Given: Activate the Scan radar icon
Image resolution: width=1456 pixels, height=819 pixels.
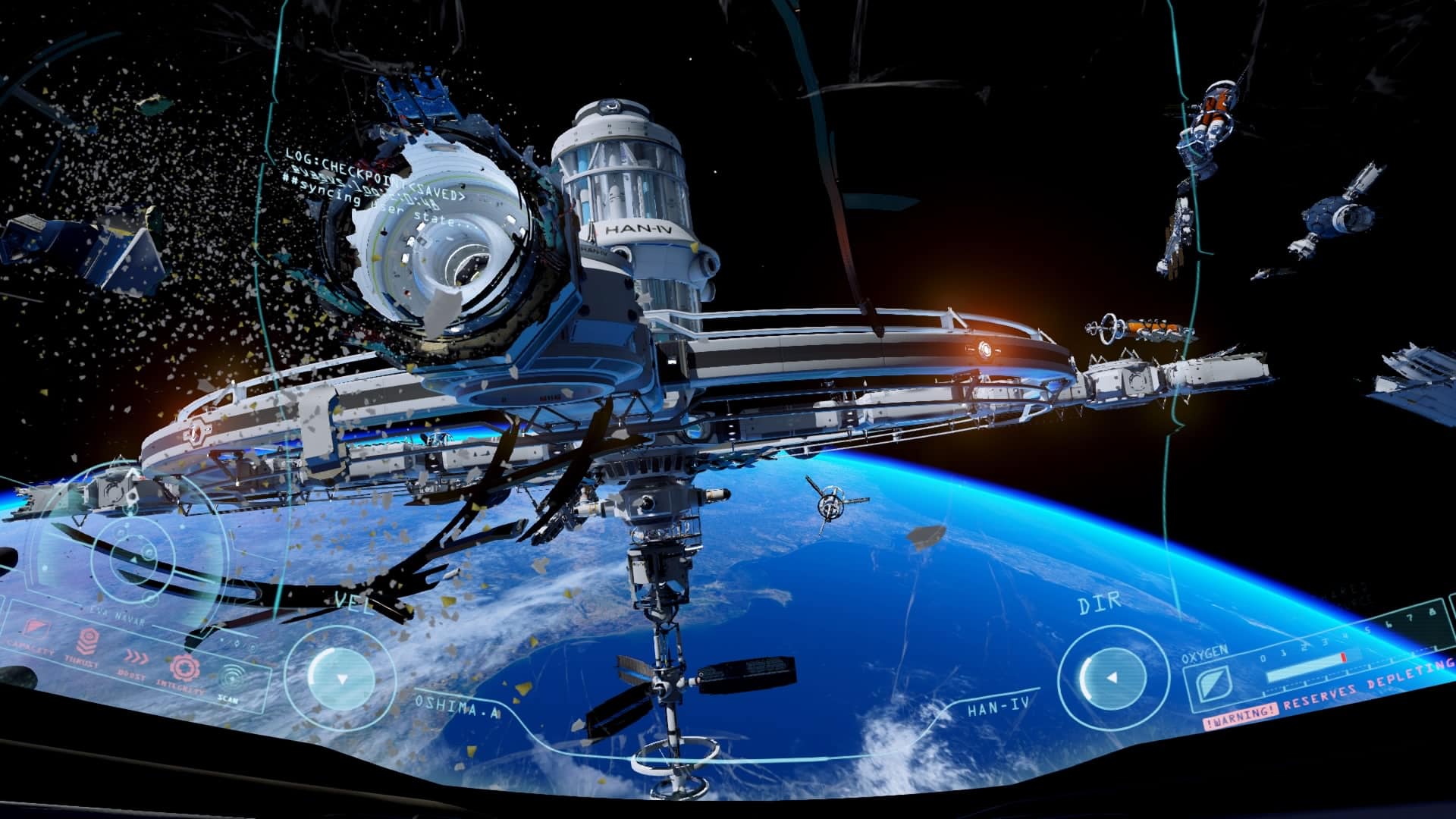Looking at the screenshot, I should click(231, 676).
